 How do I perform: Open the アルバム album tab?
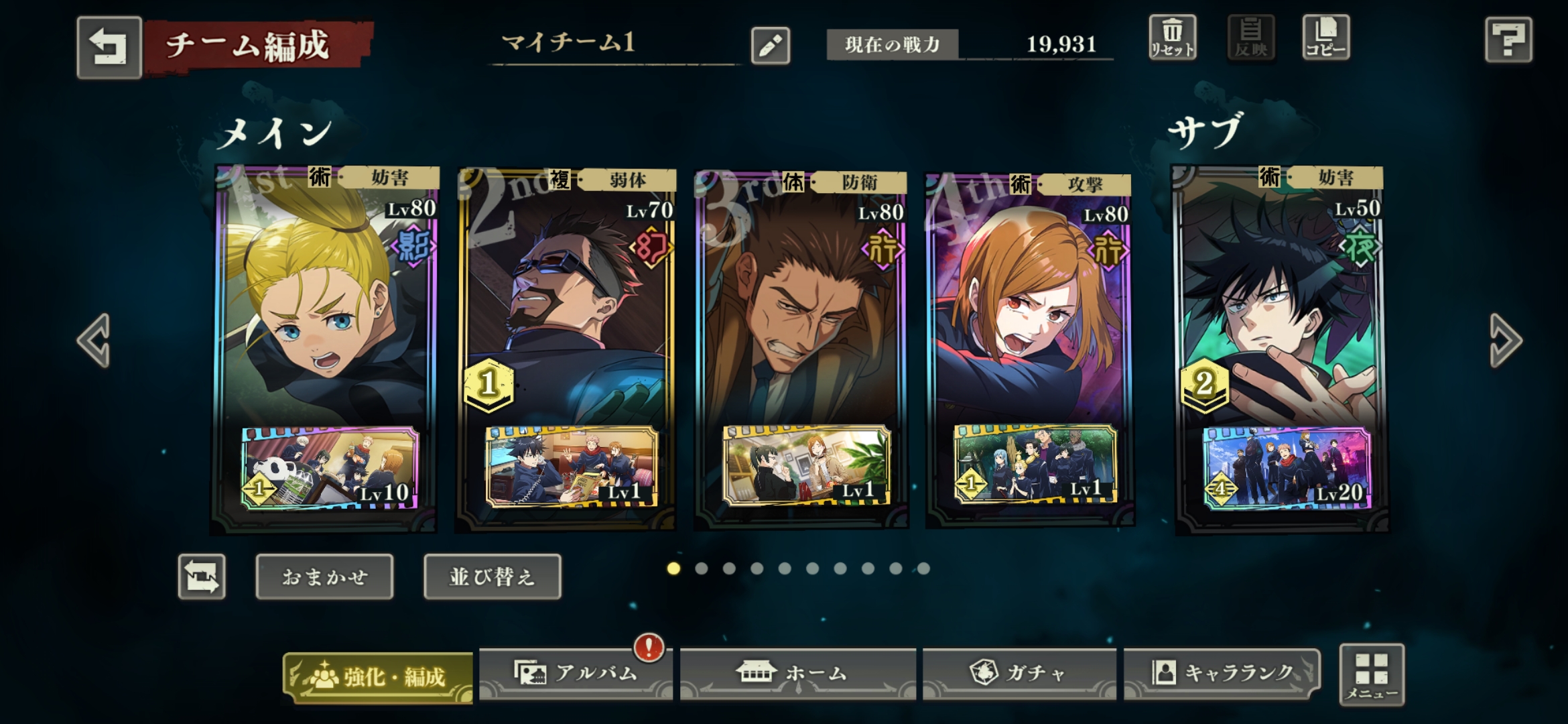coord(576,673)
